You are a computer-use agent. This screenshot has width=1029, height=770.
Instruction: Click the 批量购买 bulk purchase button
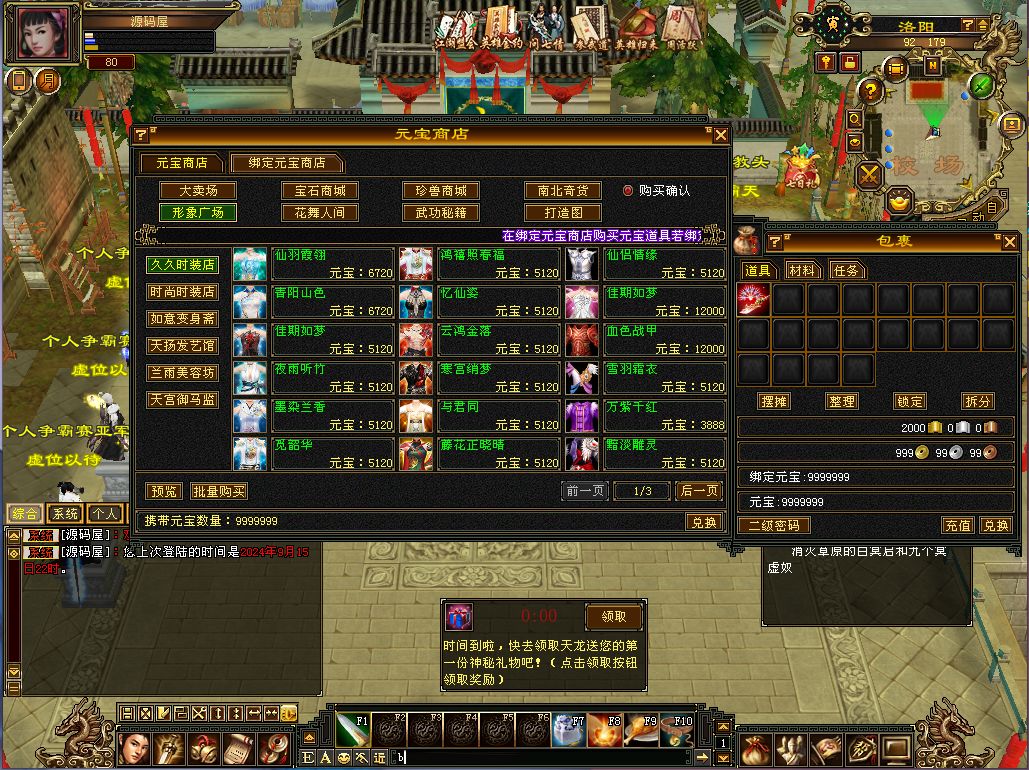coord(219,491)
